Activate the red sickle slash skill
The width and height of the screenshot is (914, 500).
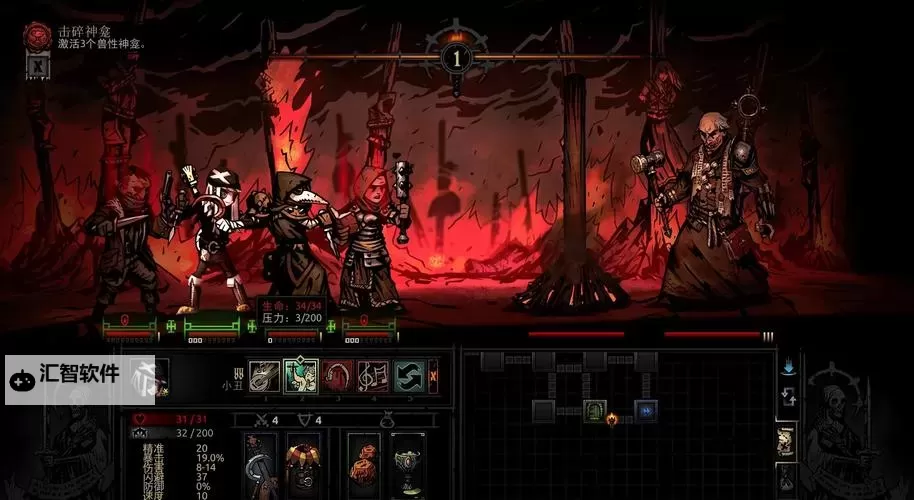click(337, 376)
